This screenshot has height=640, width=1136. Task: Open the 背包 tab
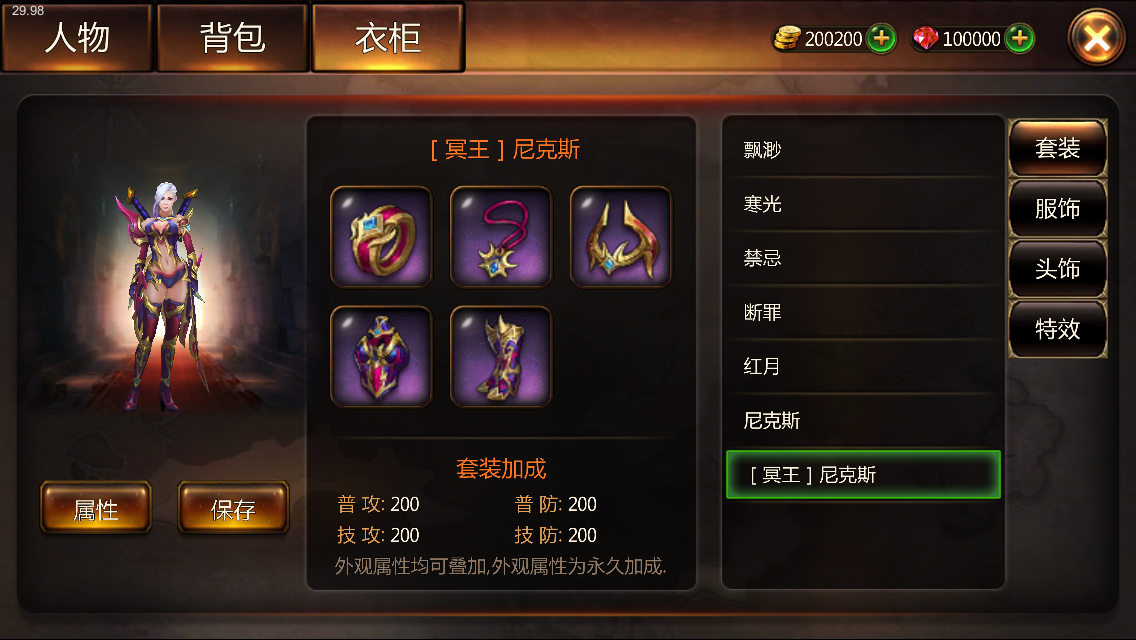click(232, 38)
